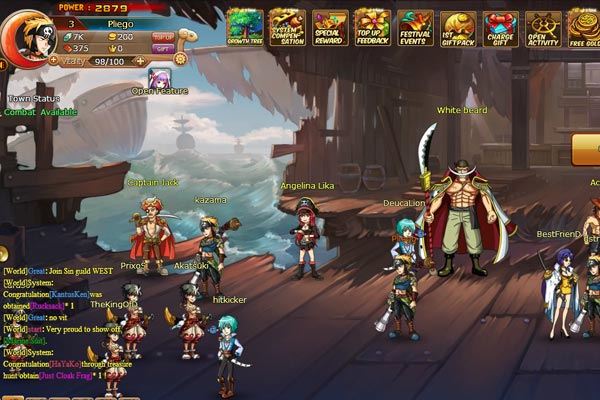Open the Free Gold icon
This screenshot has width=600, height=400.
point(585,27)
